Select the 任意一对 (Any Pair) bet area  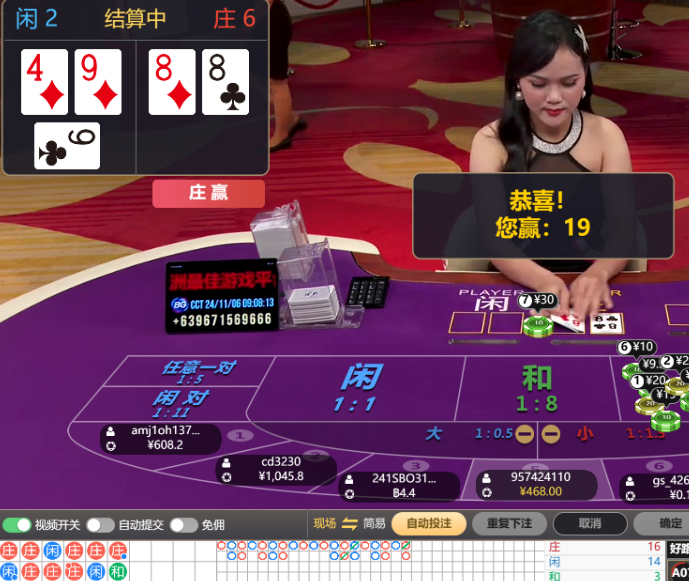196,372
